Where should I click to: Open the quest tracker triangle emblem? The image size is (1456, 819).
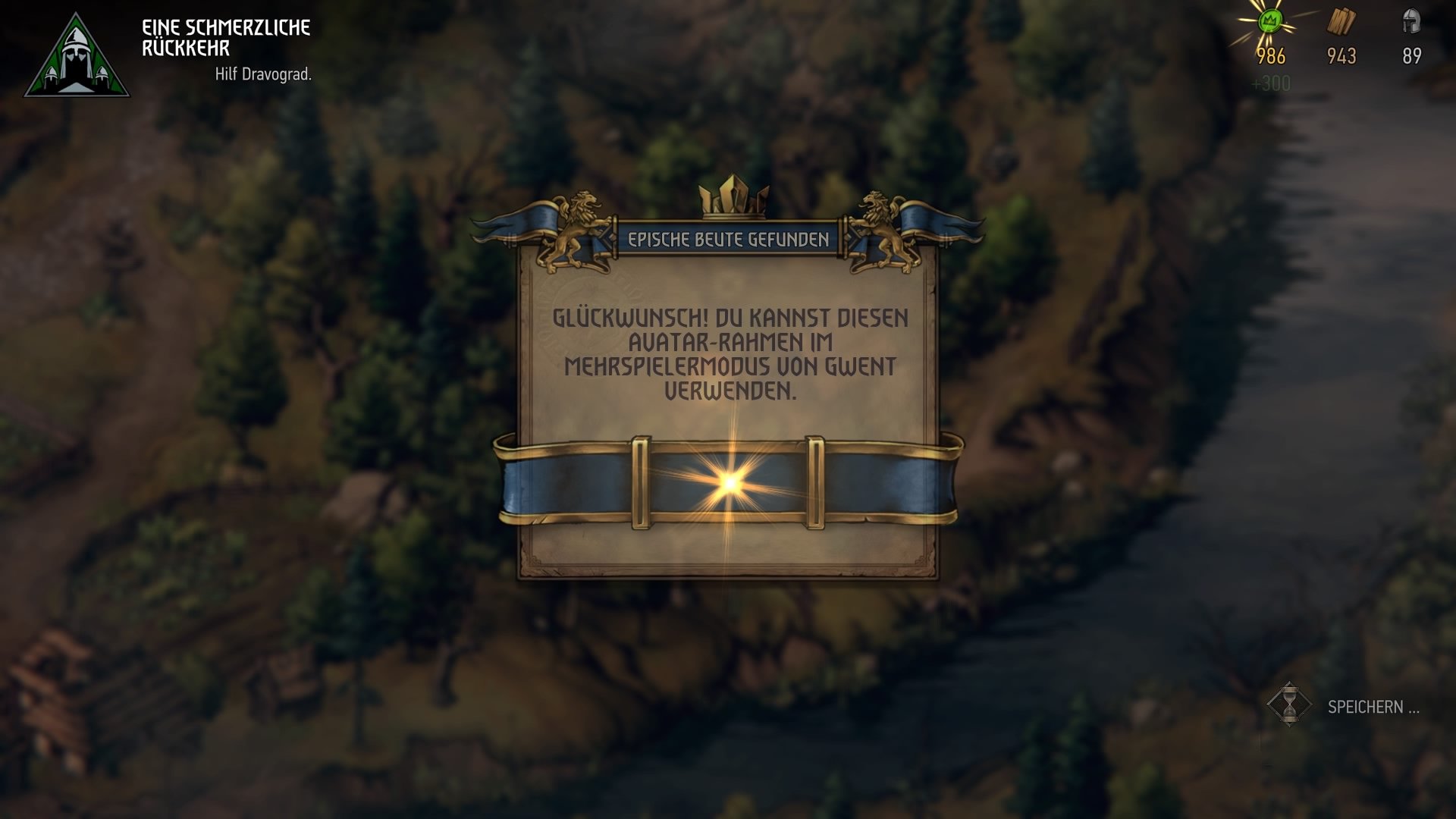(x=78, y=53)
